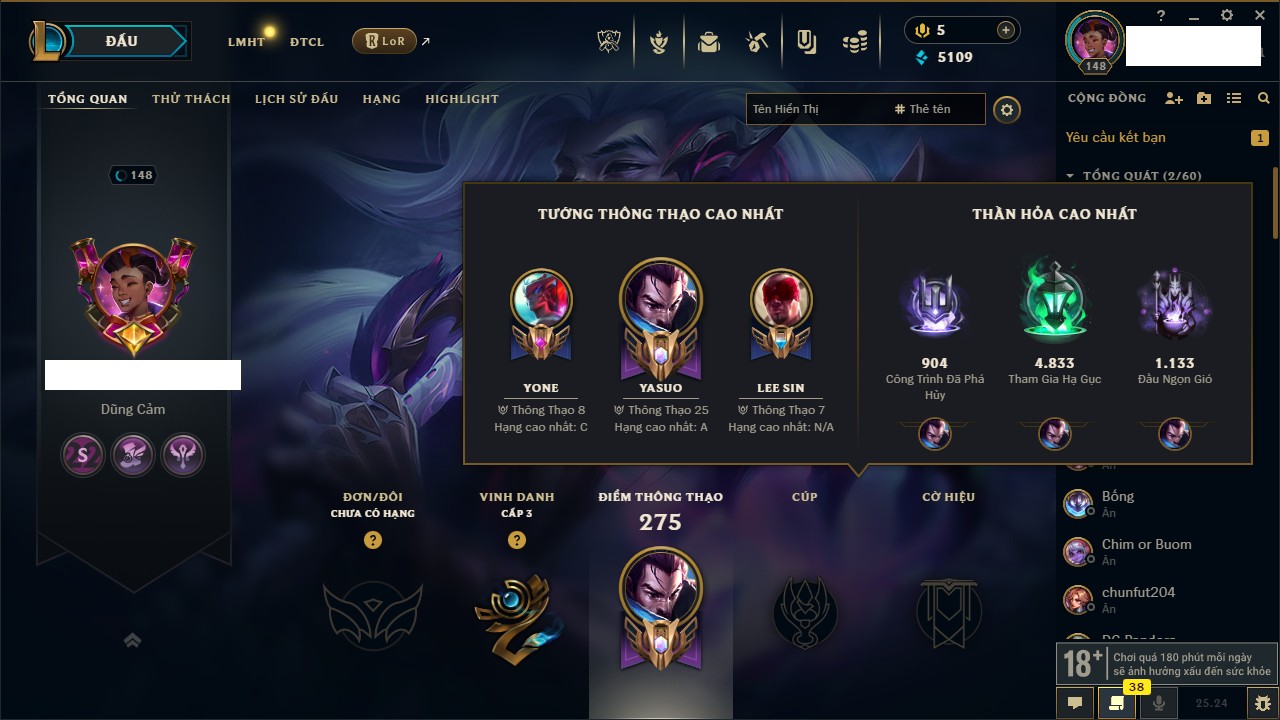Viewport: 1280px width, 720px height.
Task: Switch to the THỬ THÁCH tab
Action: click(191, 99)
